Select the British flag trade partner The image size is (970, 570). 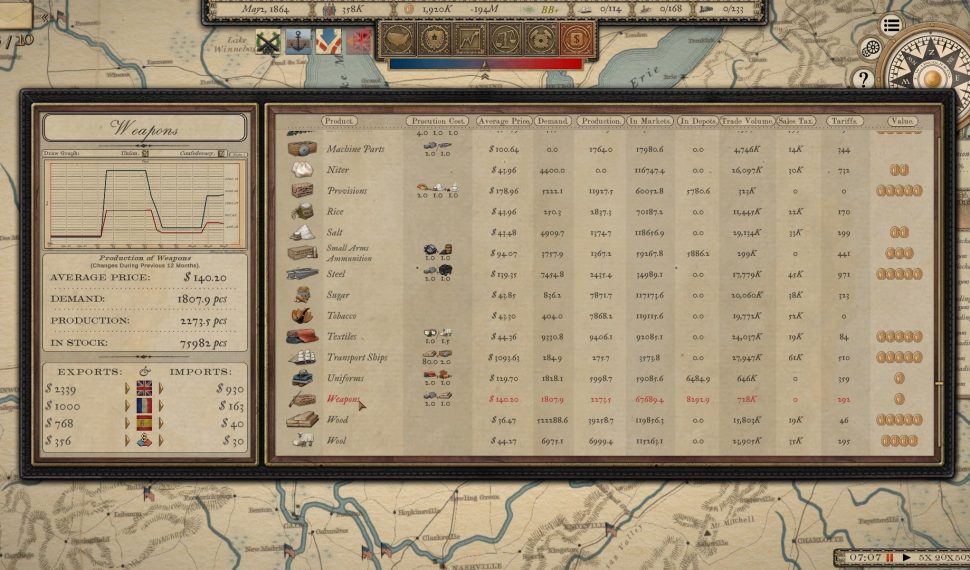pyautogui.click(x=144, y=388)
